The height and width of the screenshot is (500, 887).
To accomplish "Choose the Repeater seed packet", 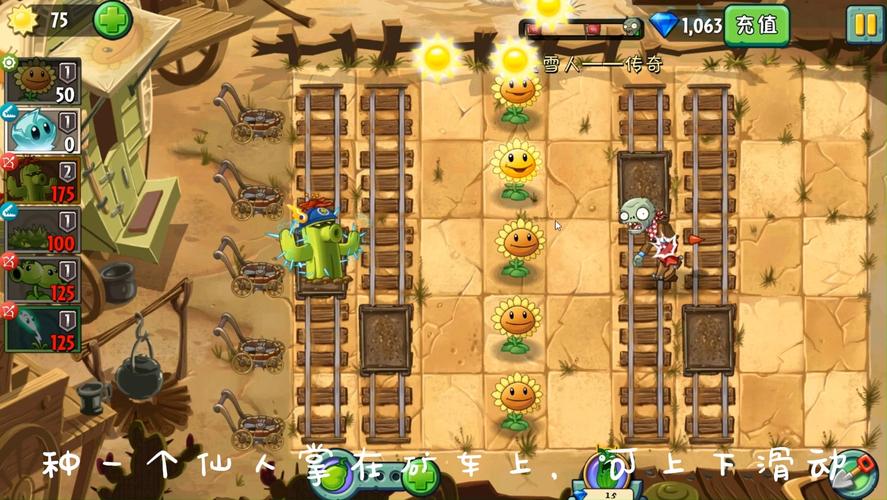I will click(x=43, y=278).
